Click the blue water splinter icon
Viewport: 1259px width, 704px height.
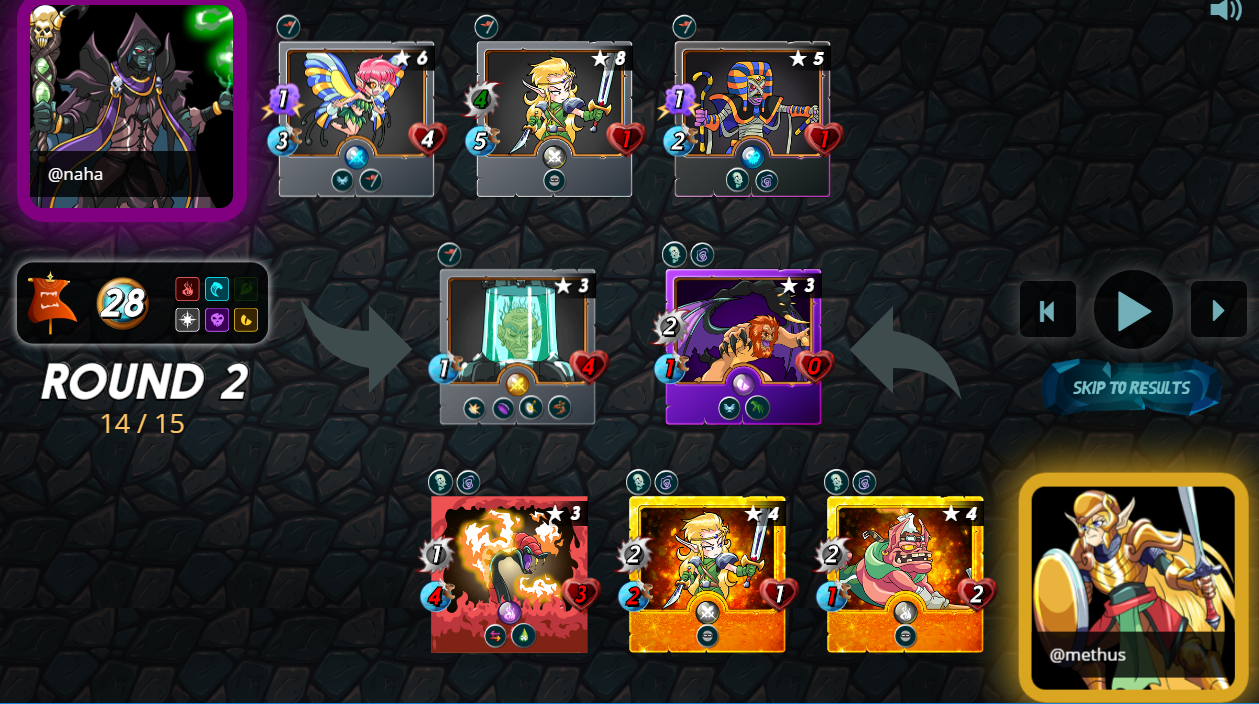tap(217, 289)
